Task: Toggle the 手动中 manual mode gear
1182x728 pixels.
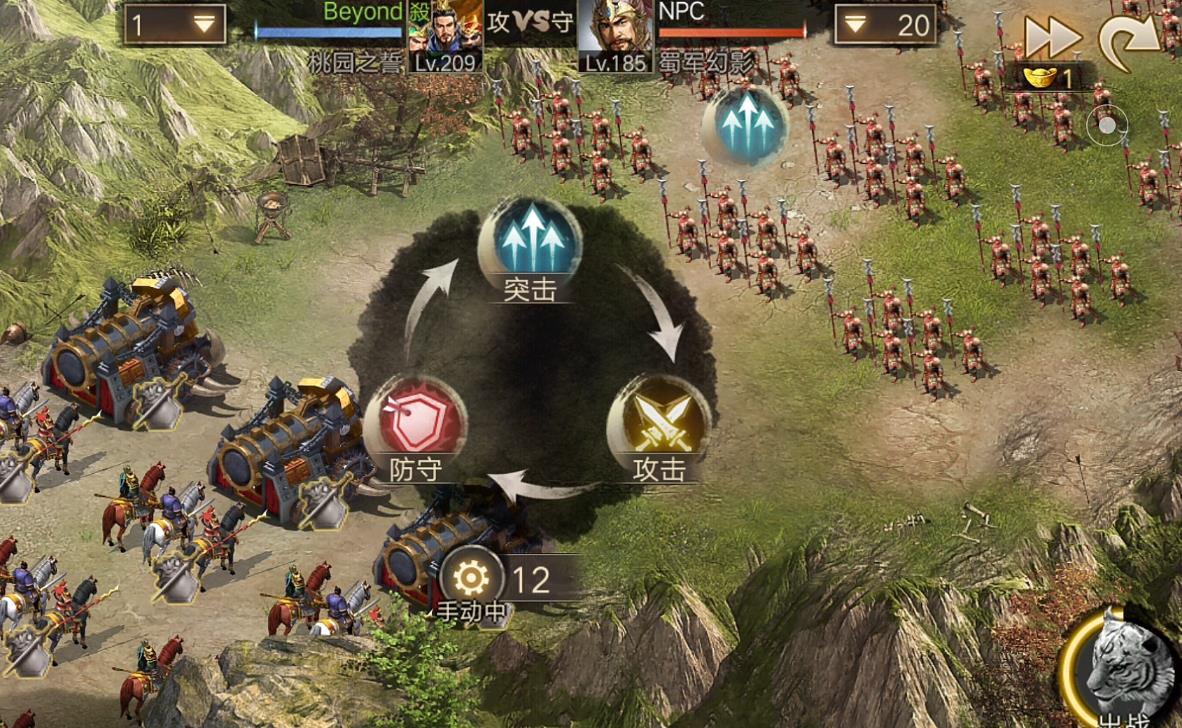Action: (472, 579)
